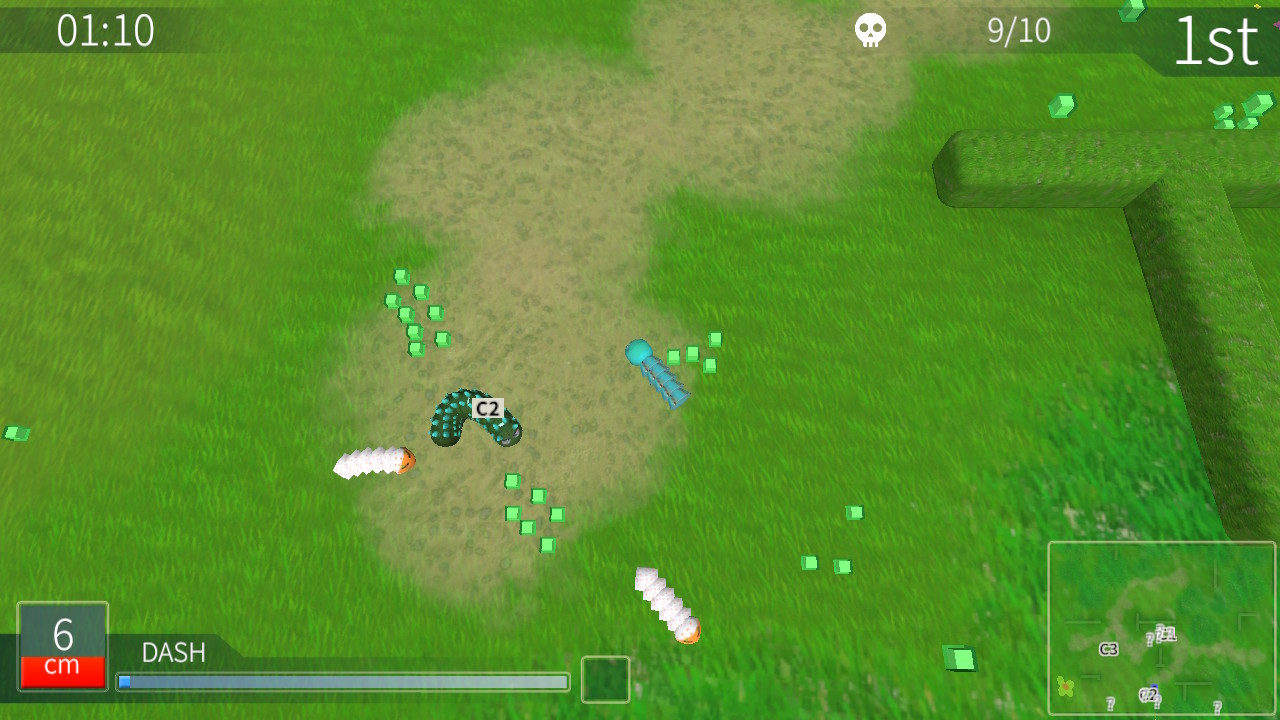Click the DASH label text
The width and height of the screenshot is (1280, 720).
pyautogui.click(x=172, y=653)
